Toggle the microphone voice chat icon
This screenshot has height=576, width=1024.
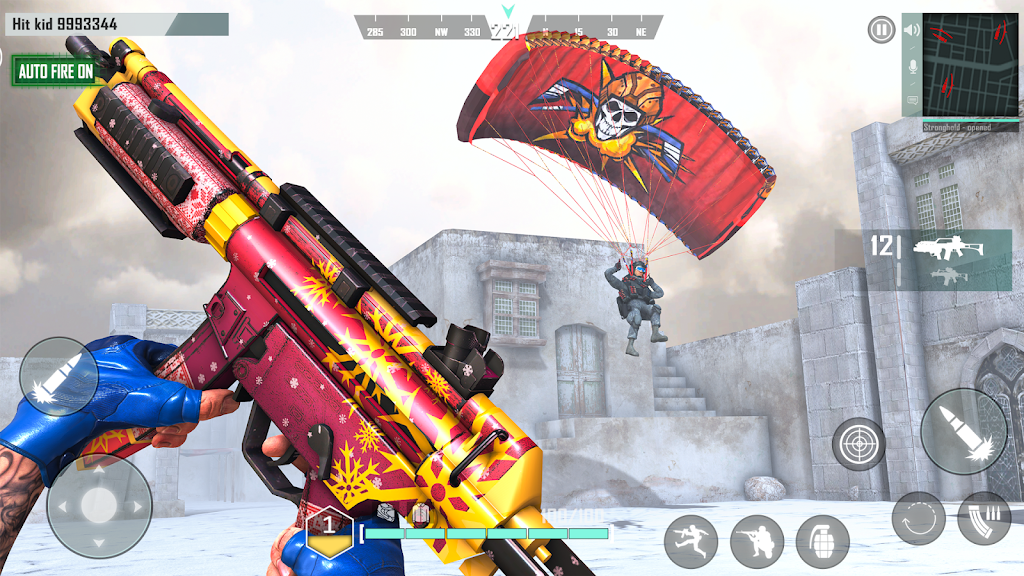click(911, 65)
